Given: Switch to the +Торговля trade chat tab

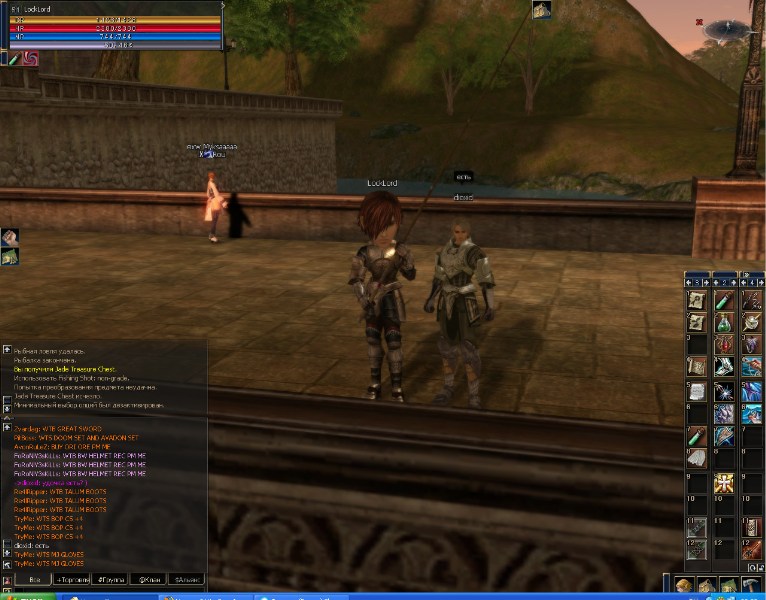Looking at the screenshot, I should click(72, 579).
